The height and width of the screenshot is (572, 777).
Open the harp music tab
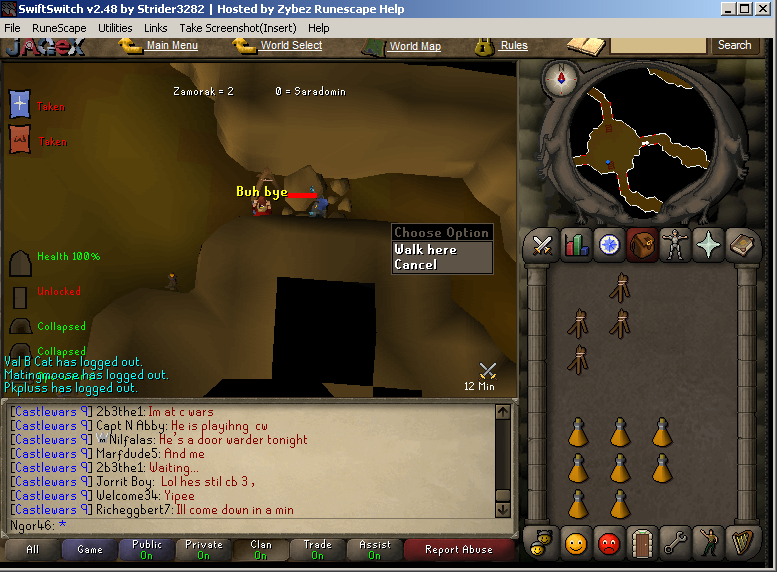(742, 542)
